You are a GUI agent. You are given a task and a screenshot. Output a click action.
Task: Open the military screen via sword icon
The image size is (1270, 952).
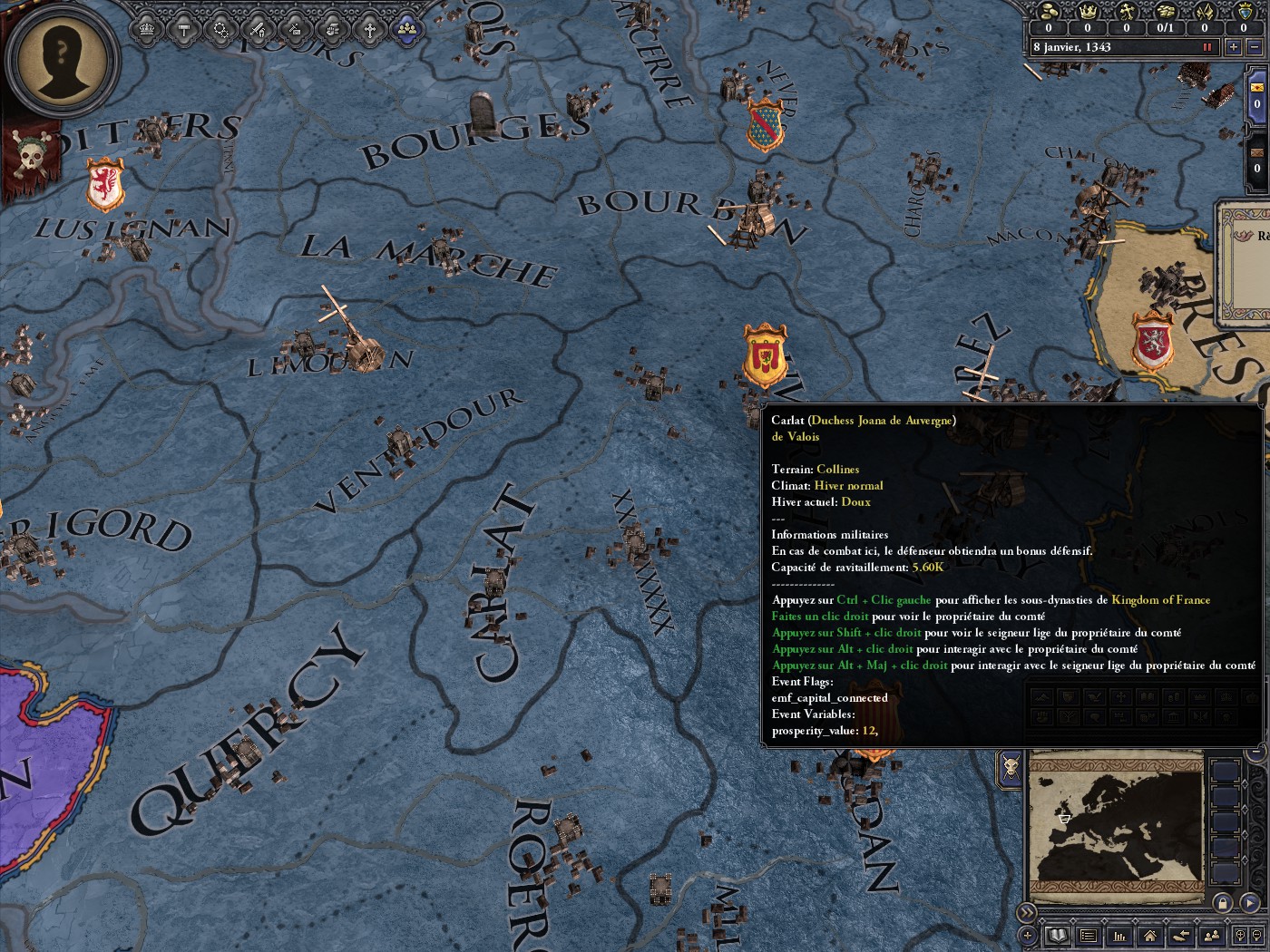(x=257, y=28)
